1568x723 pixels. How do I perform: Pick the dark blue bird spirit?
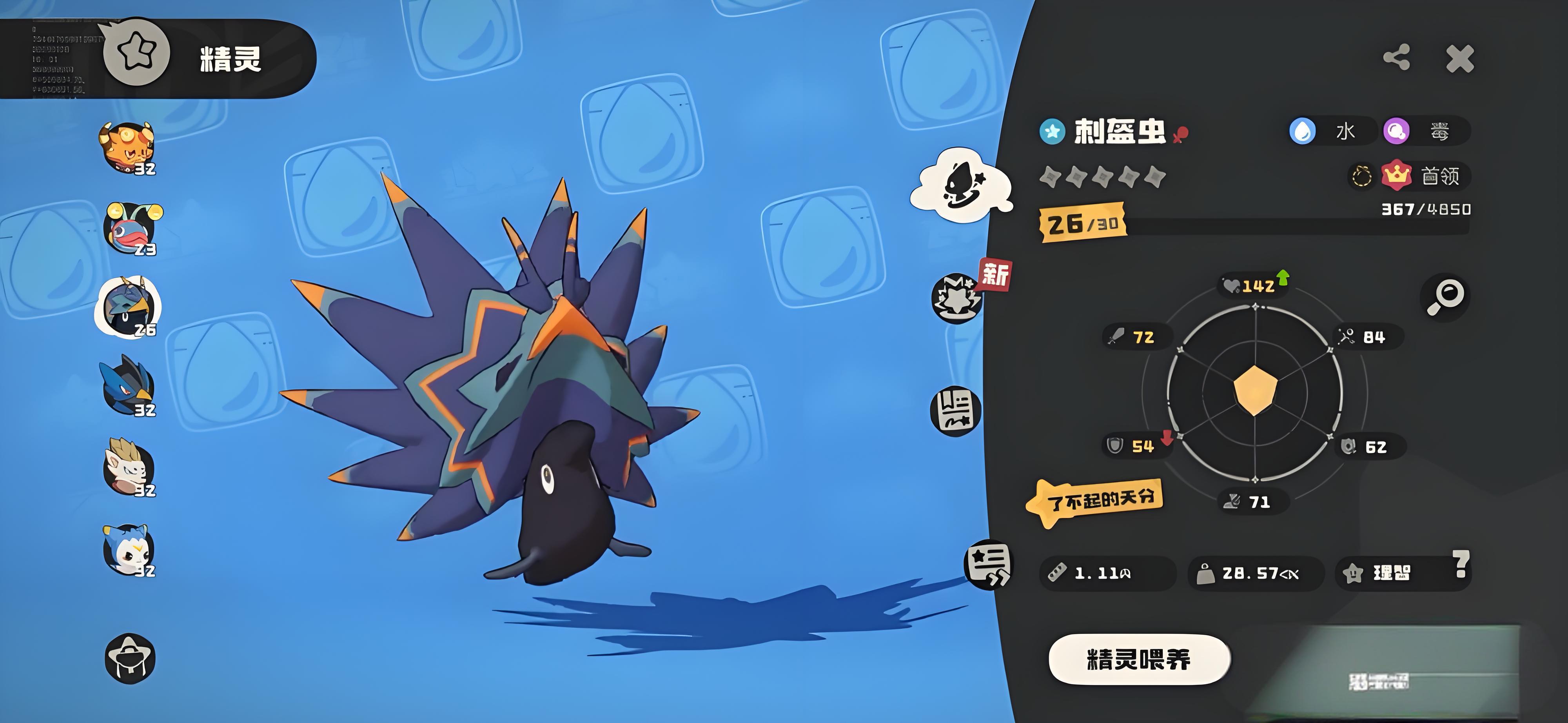(x=129, y=387)
